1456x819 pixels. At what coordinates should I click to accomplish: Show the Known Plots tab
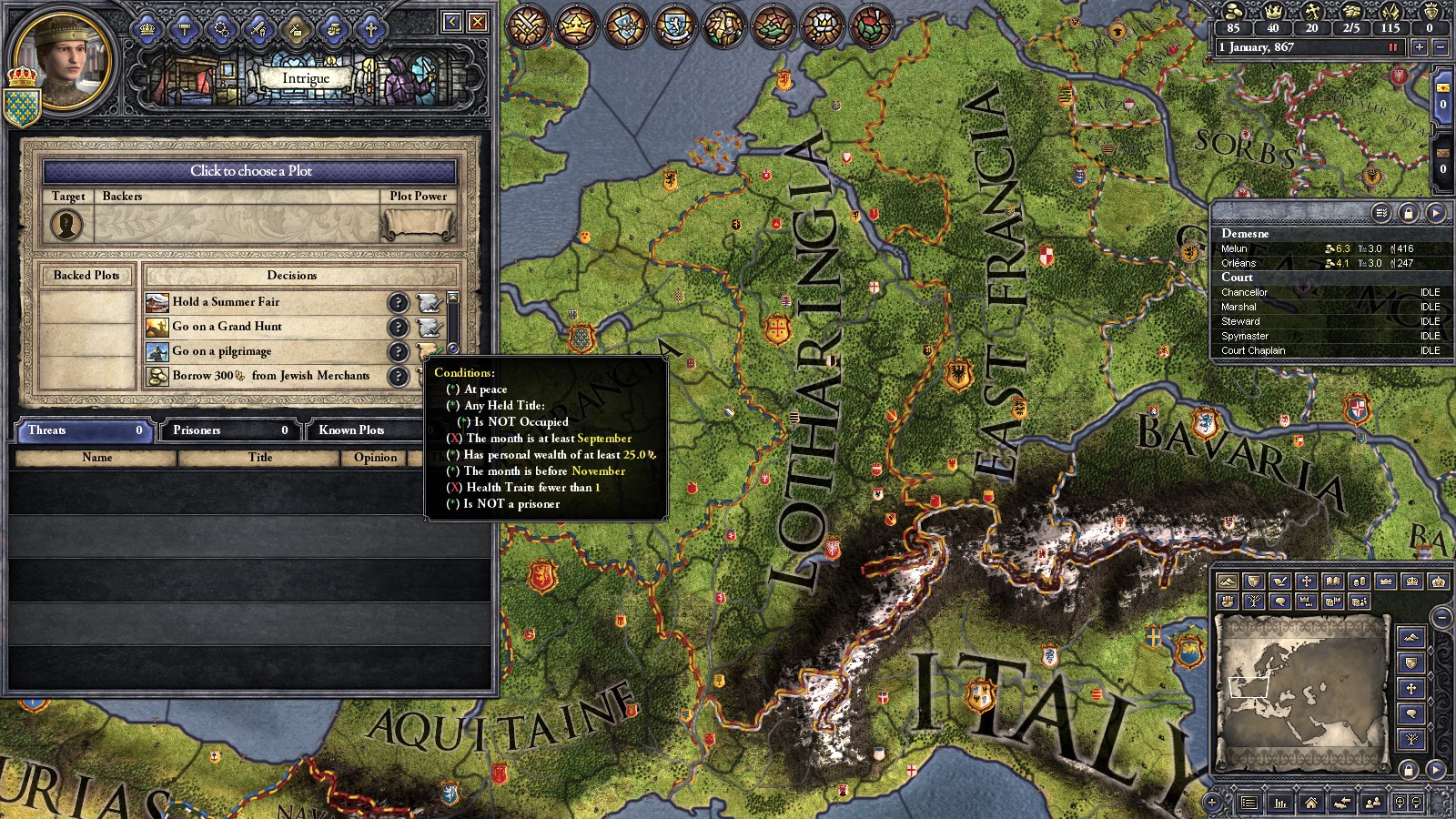coord(362,430)
